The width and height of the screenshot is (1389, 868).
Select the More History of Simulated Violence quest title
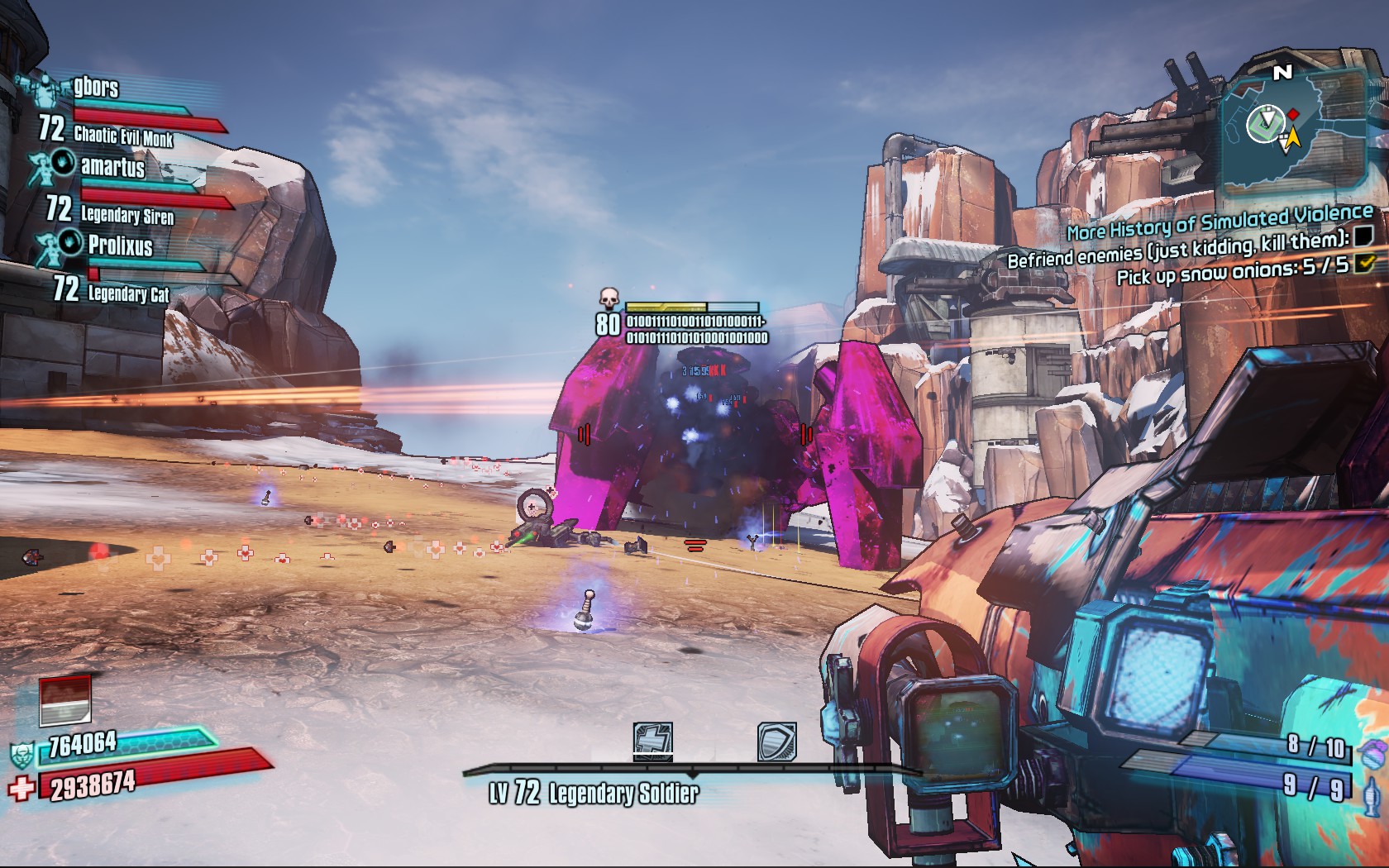[1219, 221]
